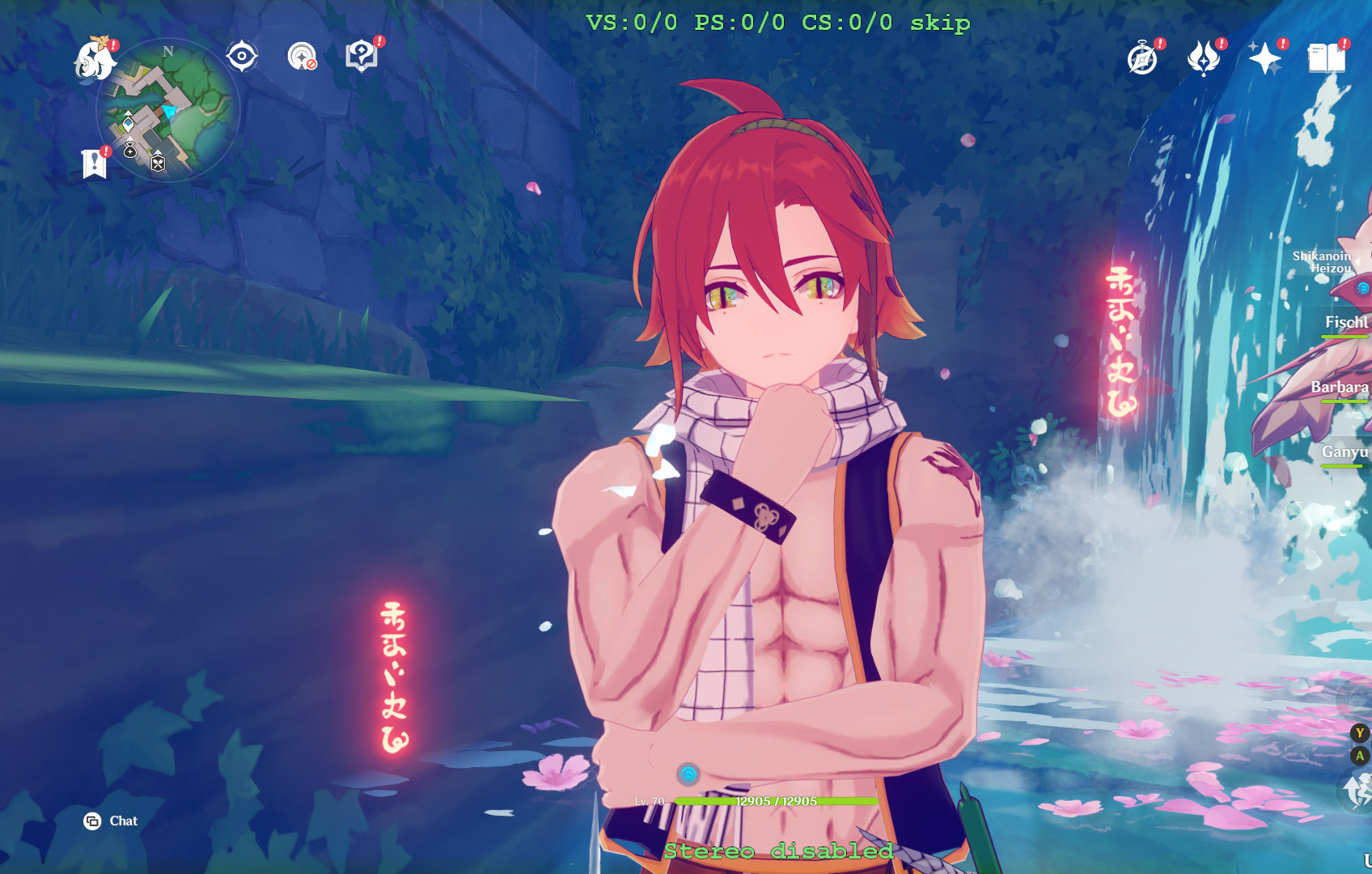Toggle the co-op disabled status icon

301,57
